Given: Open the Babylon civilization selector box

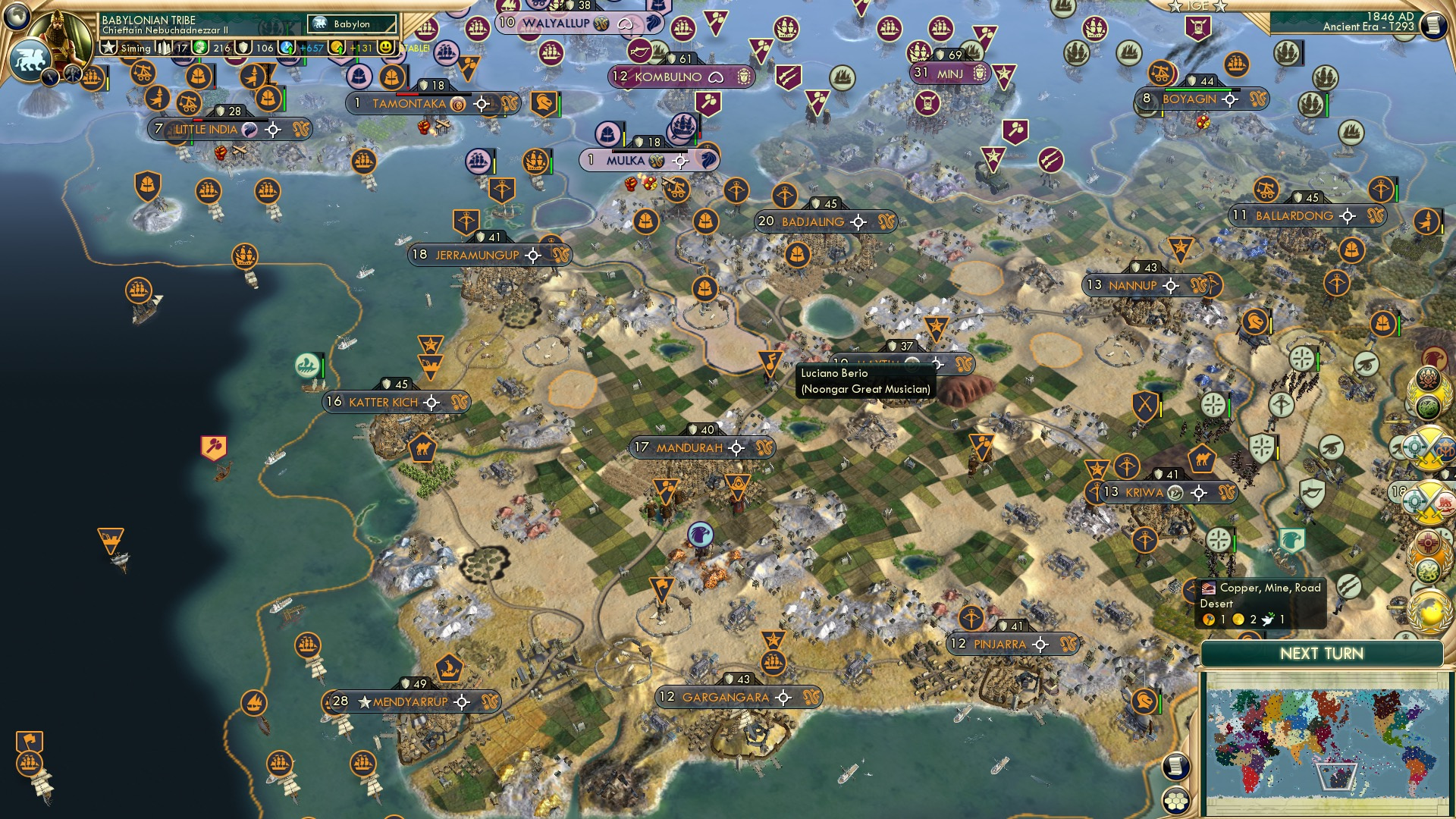Looking at the screenshot, I should pyautogui.click(x=351, y=24).
